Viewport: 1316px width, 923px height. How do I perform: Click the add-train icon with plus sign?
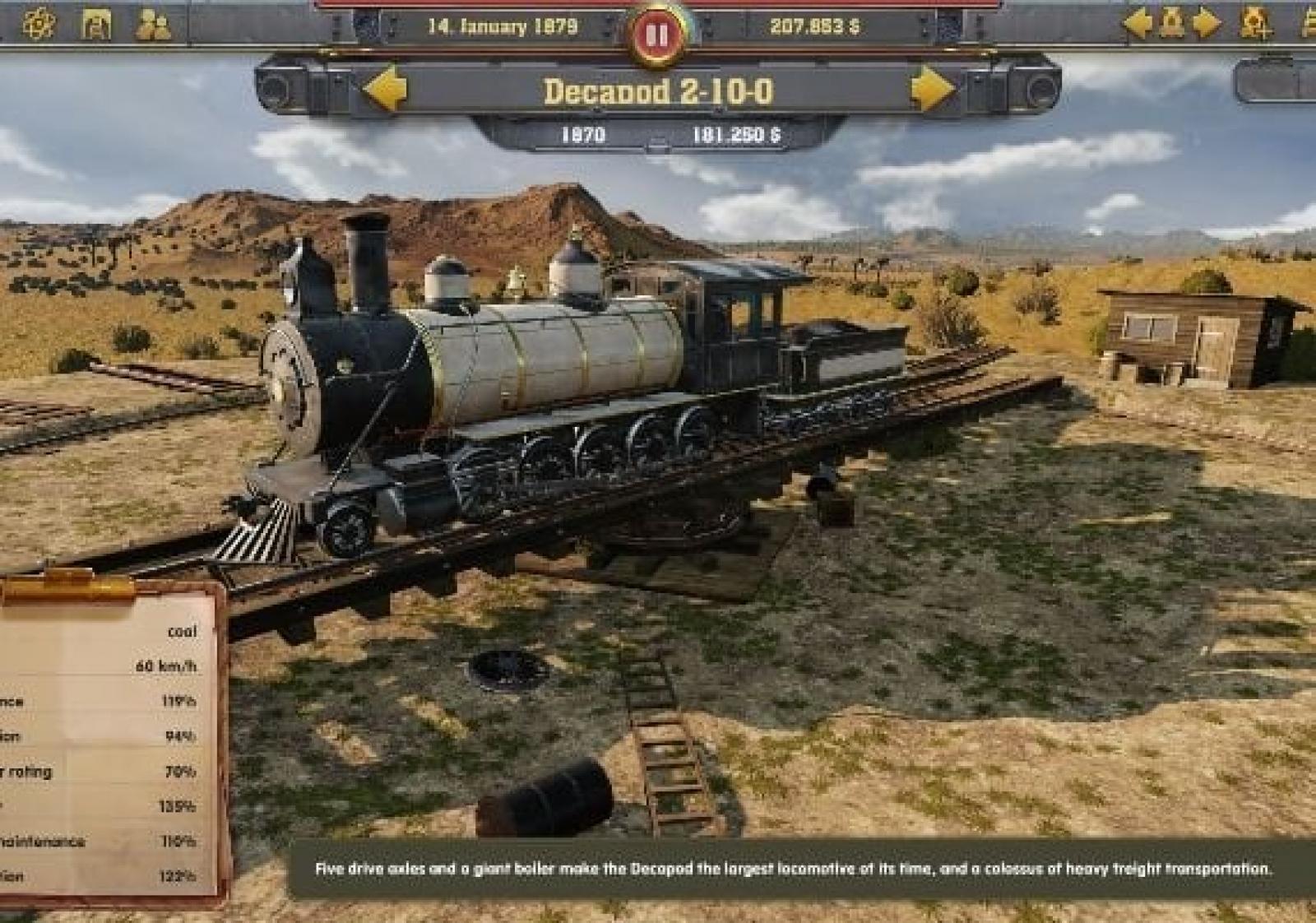(x=1255, y=23)
